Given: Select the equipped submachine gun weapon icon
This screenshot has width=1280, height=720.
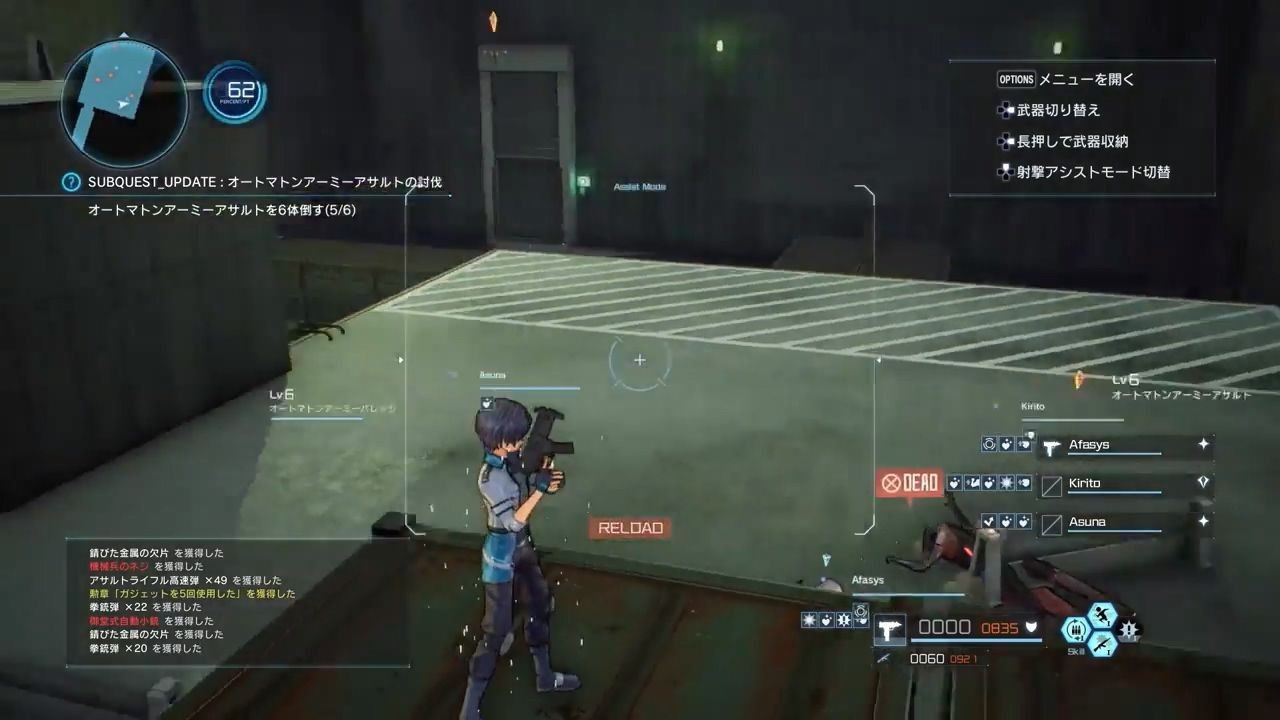Looking at the screenshot, I should [x=889, y=629].
